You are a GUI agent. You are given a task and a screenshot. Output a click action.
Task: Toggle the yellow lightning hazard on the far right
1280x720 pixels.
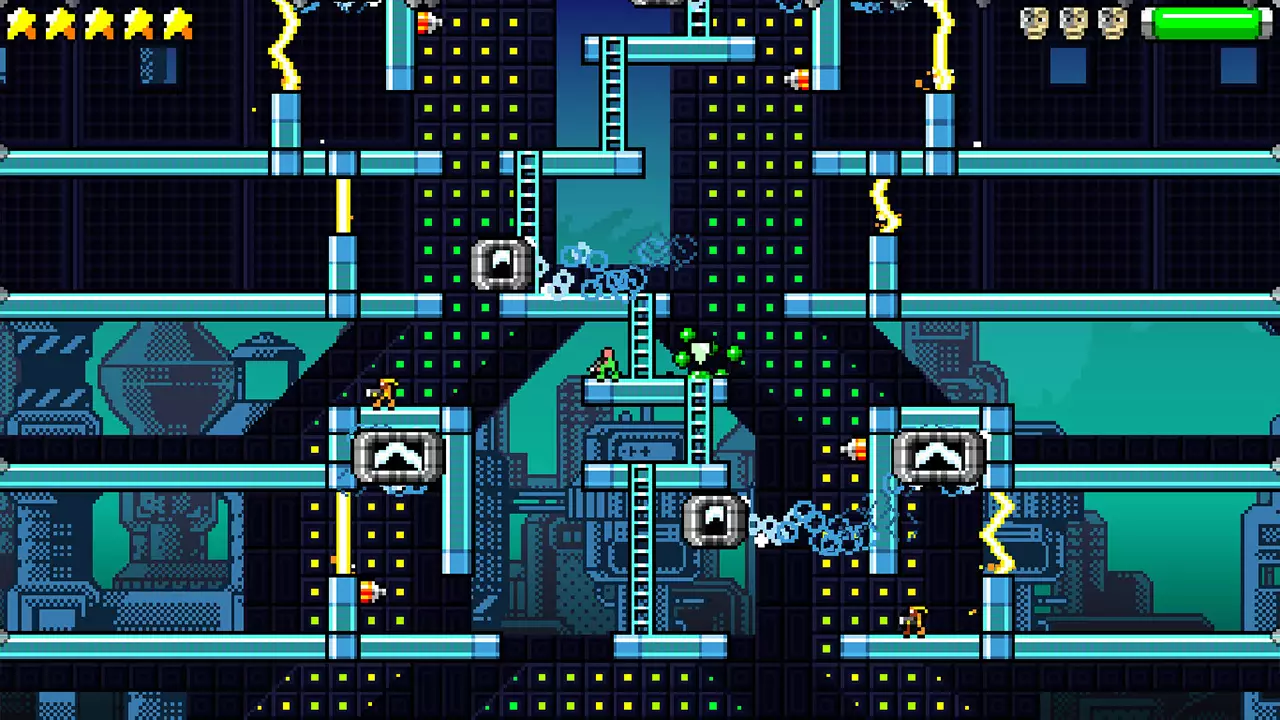coord(1000,530)
